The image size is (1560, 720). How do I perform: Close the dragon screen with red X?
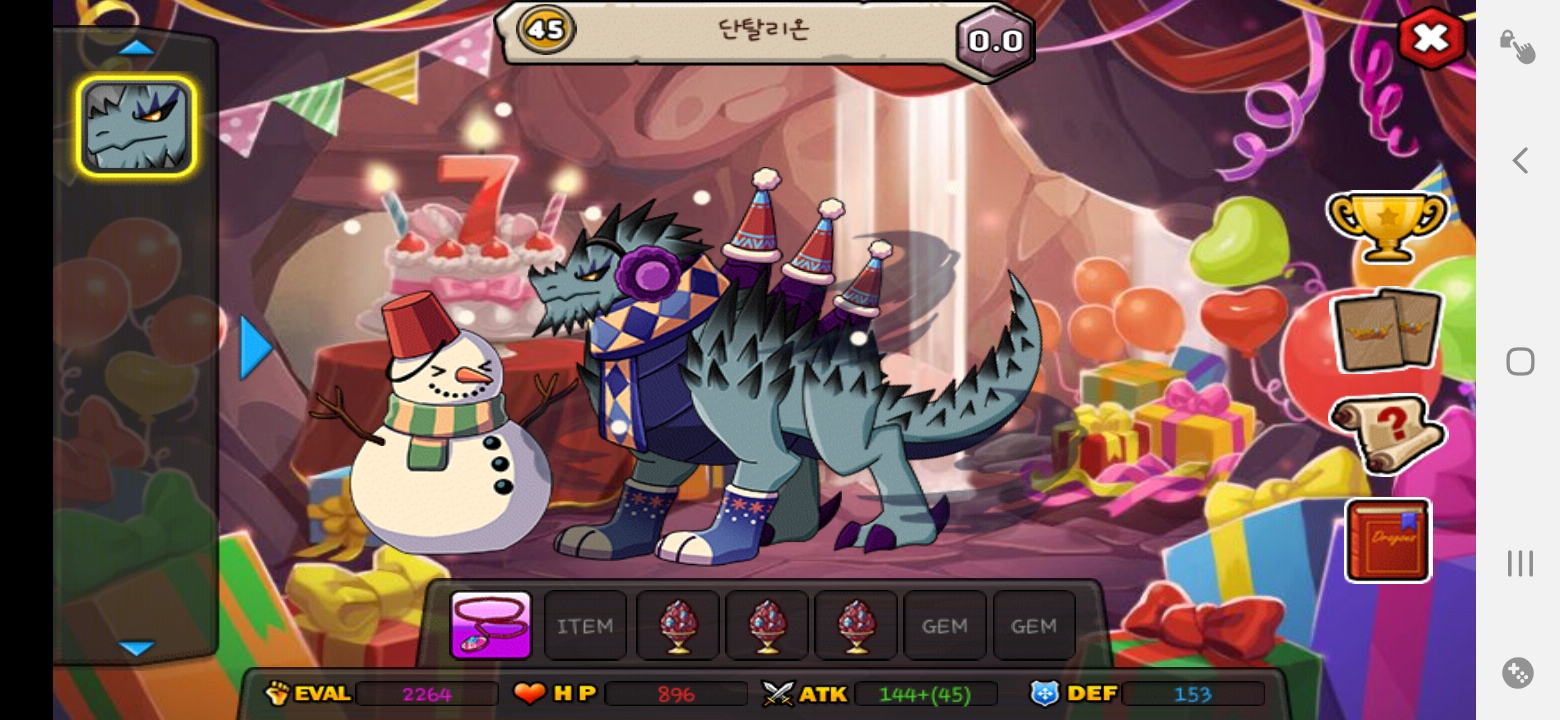tap(1431, 39)
